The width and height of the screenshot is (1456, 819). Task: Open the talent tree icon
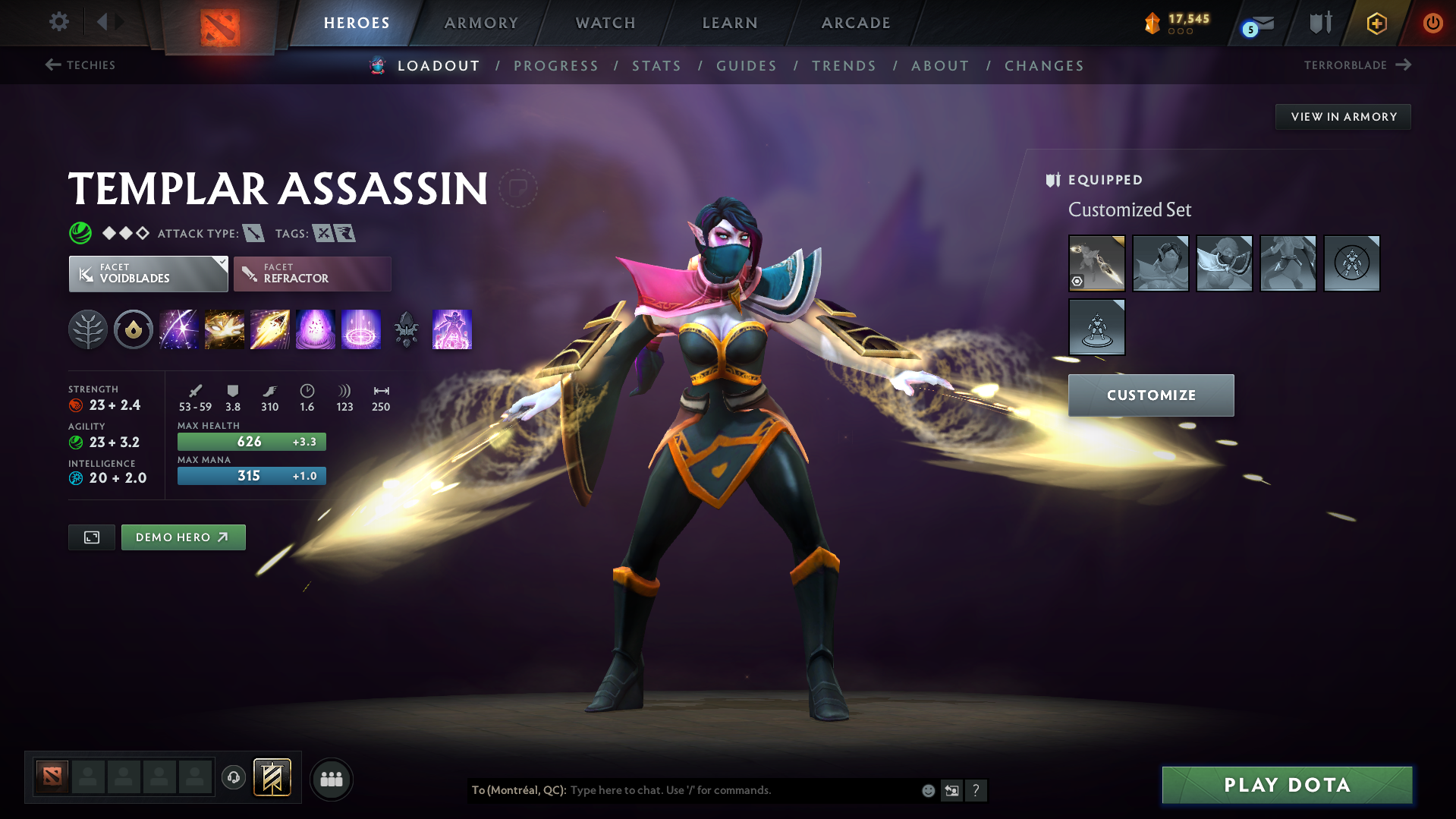(x=88, y=329)
